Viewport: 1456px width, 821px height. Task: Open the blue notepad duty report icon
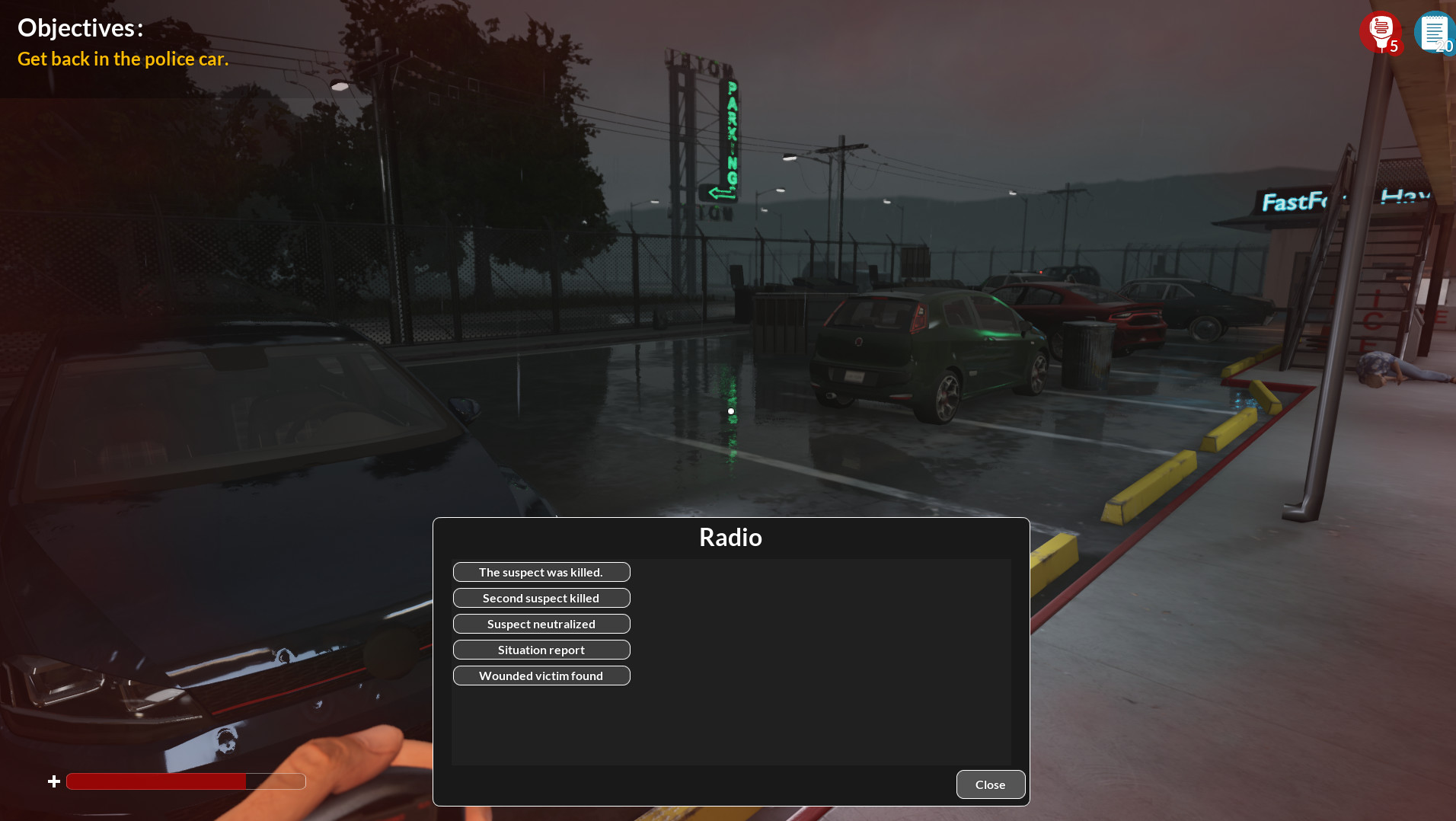coord(1435,32)
